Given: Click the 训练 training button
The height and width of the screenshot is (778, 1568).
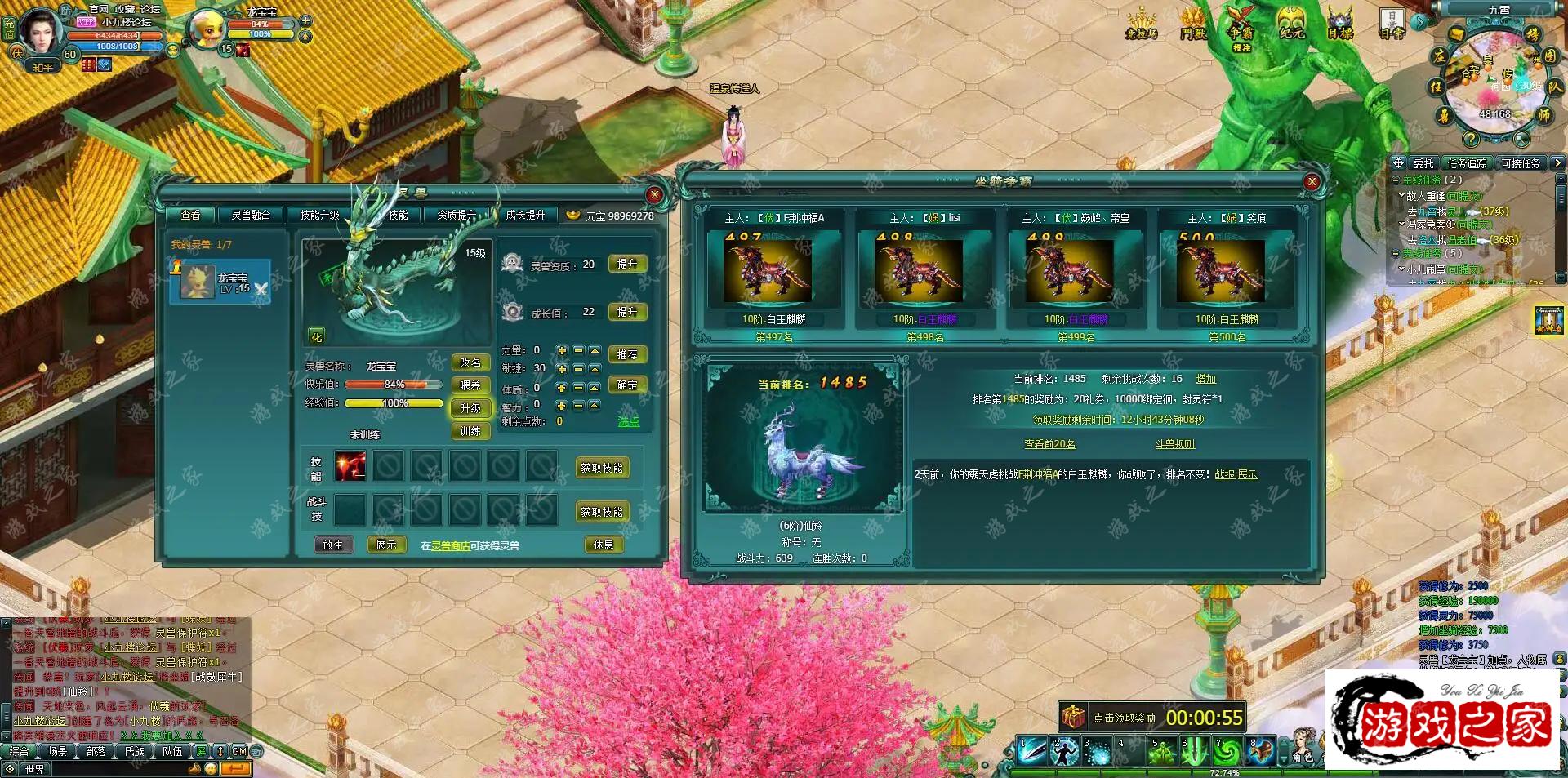Looking at the screenshot, I should point(470,431).
